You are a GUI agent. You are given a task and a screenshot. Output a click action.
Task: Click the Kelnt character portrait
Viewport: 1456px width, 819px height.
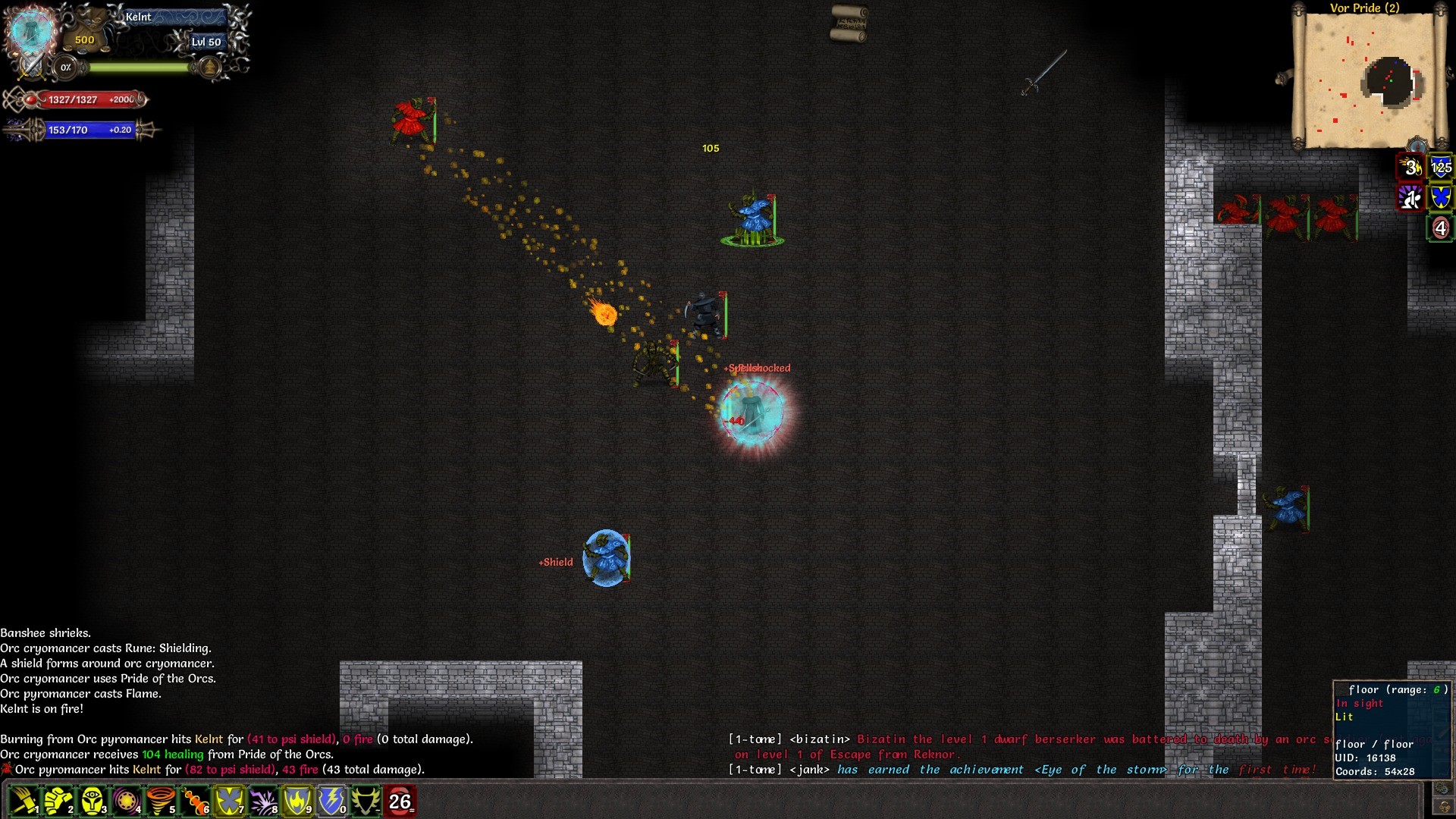[x=32, y=30]
